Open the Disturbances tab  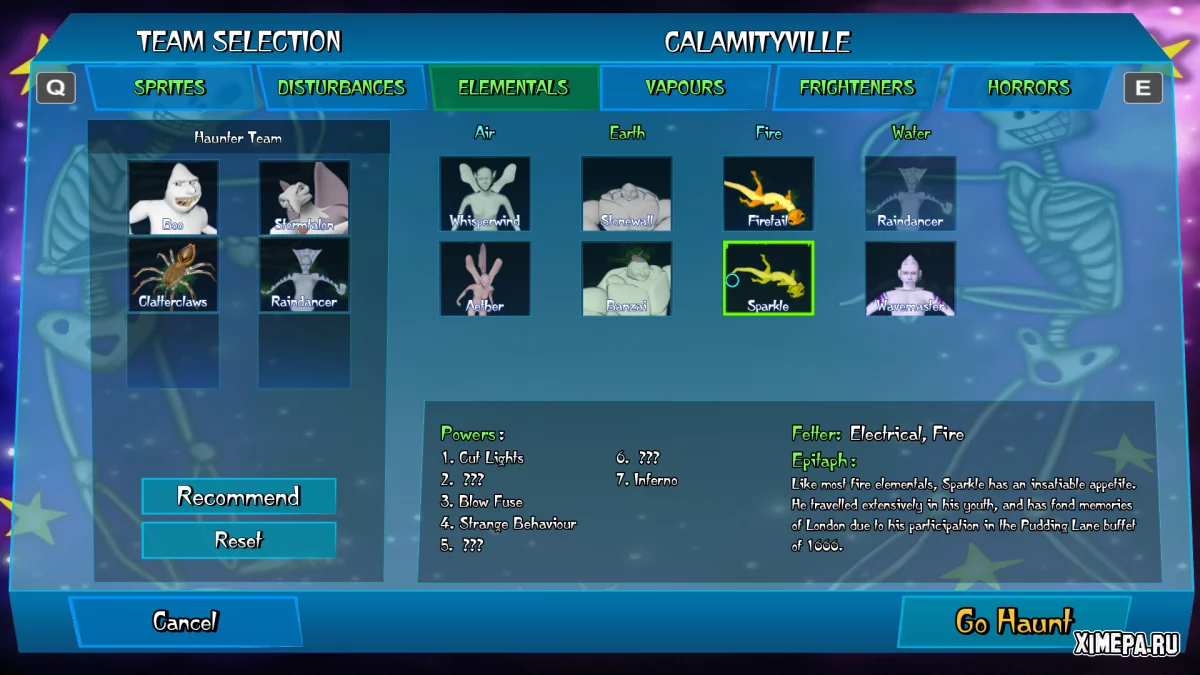tap(341, 88)
